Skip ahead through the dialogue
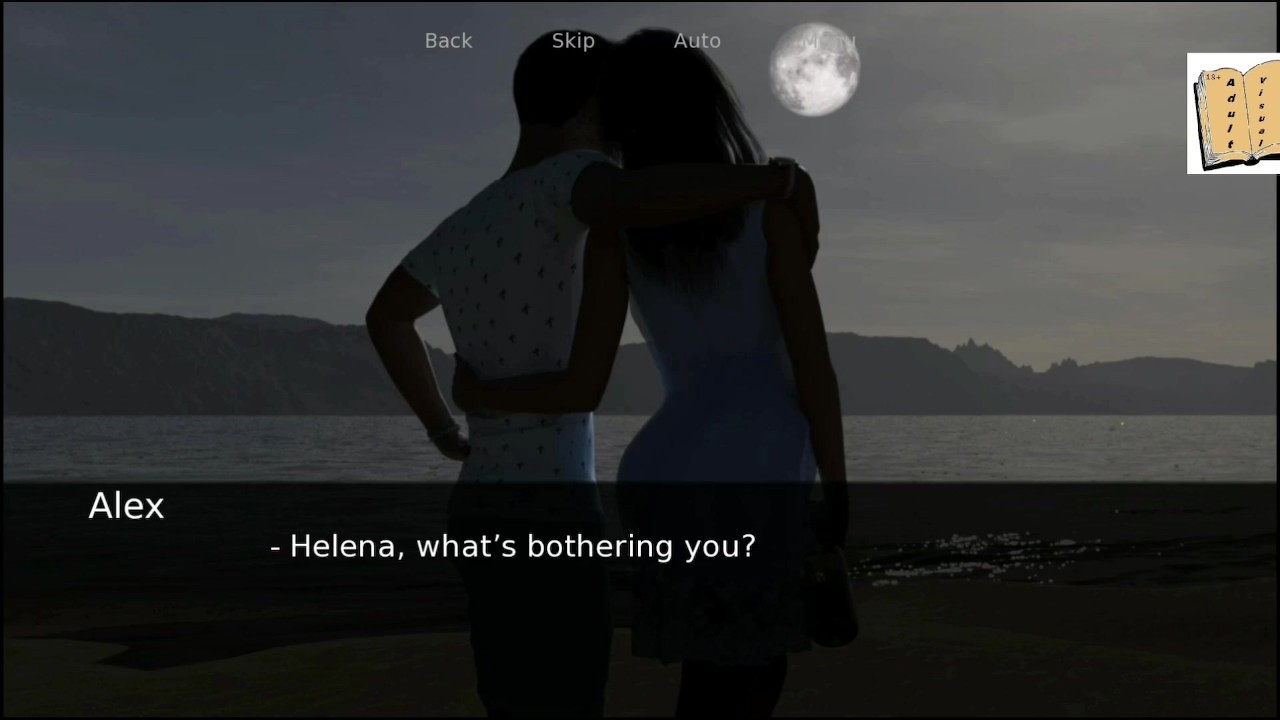Image resolution: width=1280 pixels, height=720 pixels. tap(573, 41)
